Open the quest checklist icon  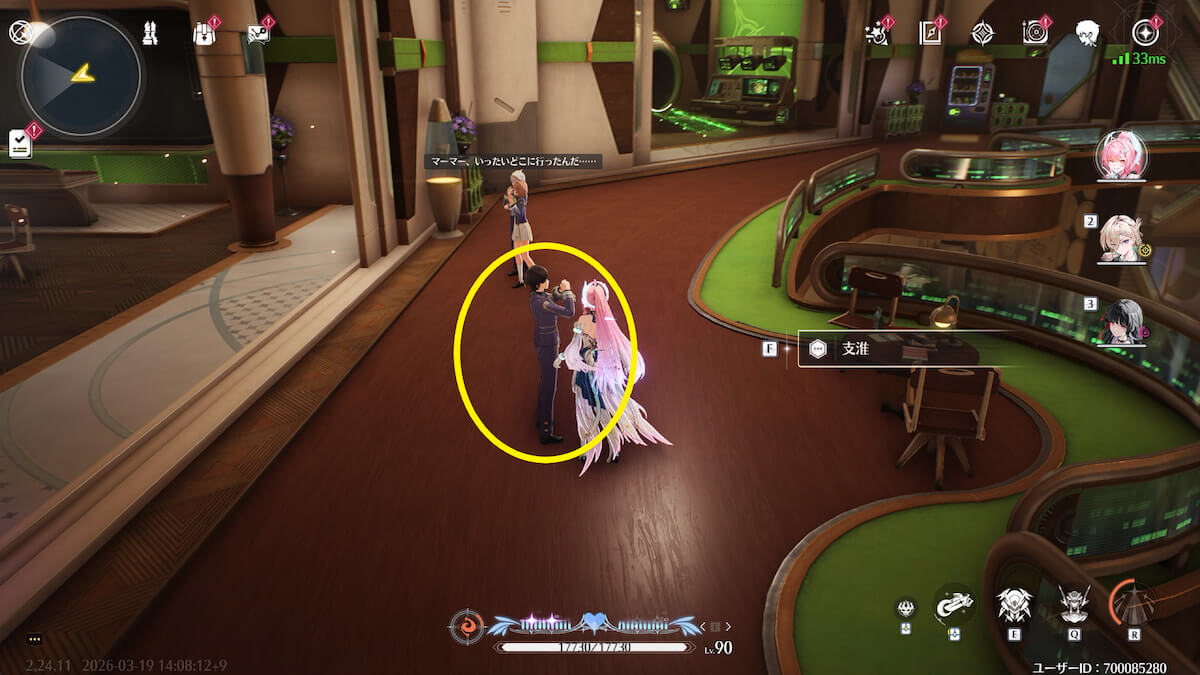pyautogui.click(x=20, y=143)
